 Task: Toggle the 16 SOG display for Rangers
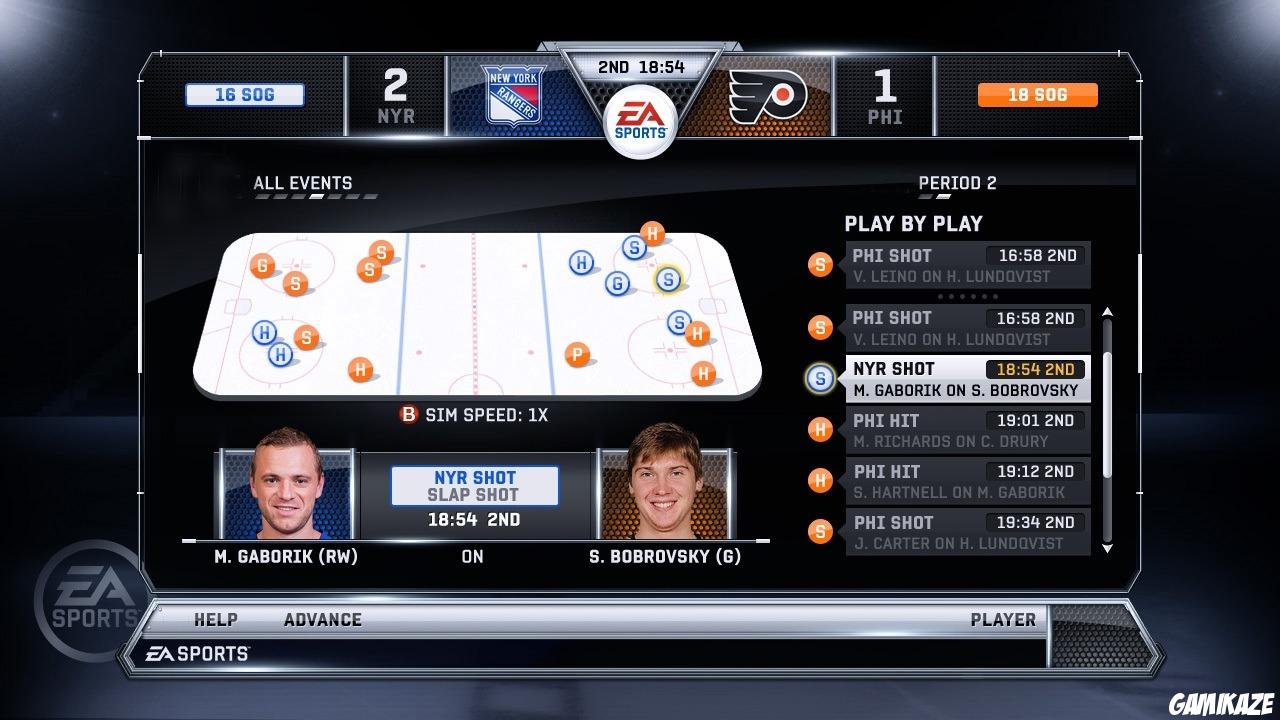(243, 94)
